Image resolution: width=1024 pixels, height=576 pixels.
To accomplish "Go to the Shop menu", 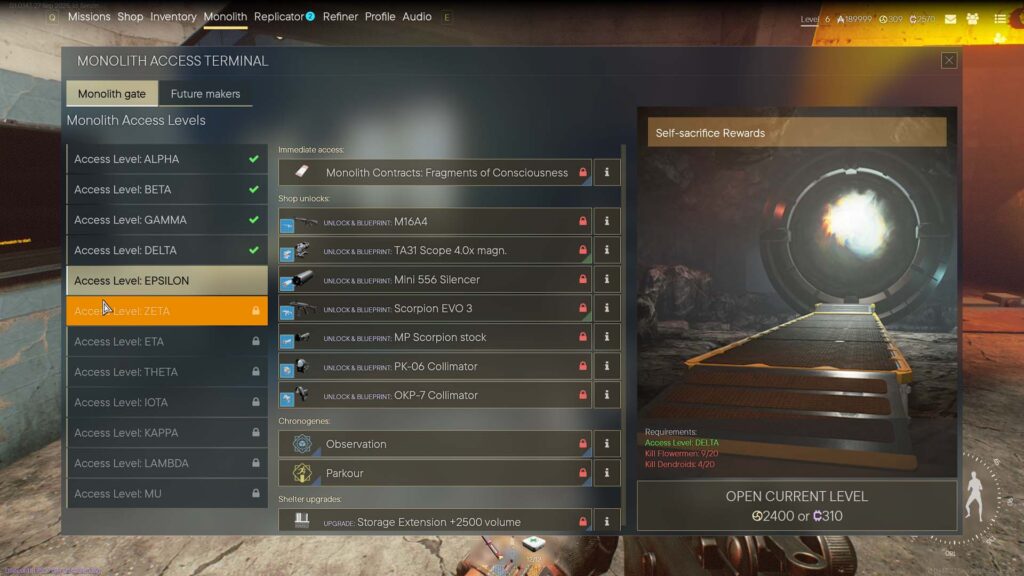I will point(130,17).
